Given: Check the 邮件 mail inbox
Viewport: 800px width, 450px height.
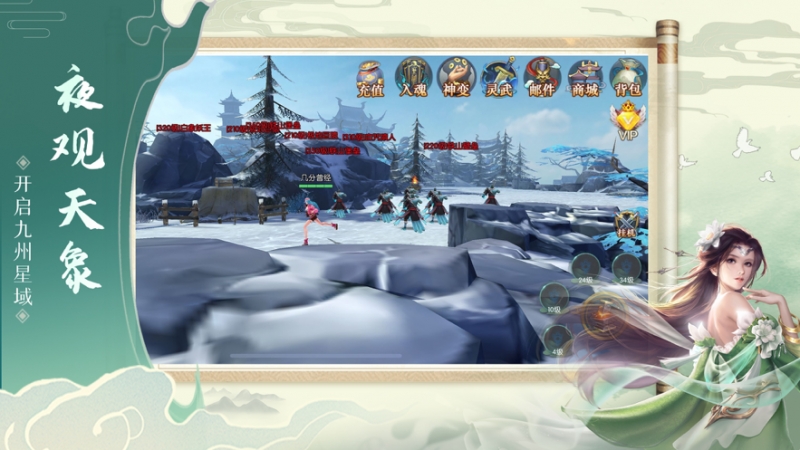Looking at the screenshot, I should click(x=541, y=77).
